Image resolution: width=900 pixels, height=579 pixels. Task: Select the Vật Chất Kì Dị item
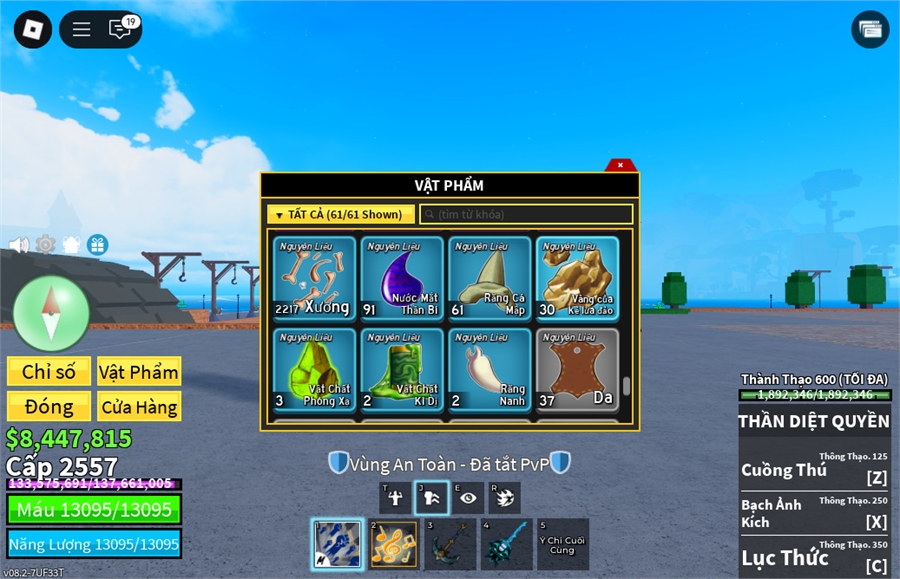pyautogui.click(x=402, y=369)
